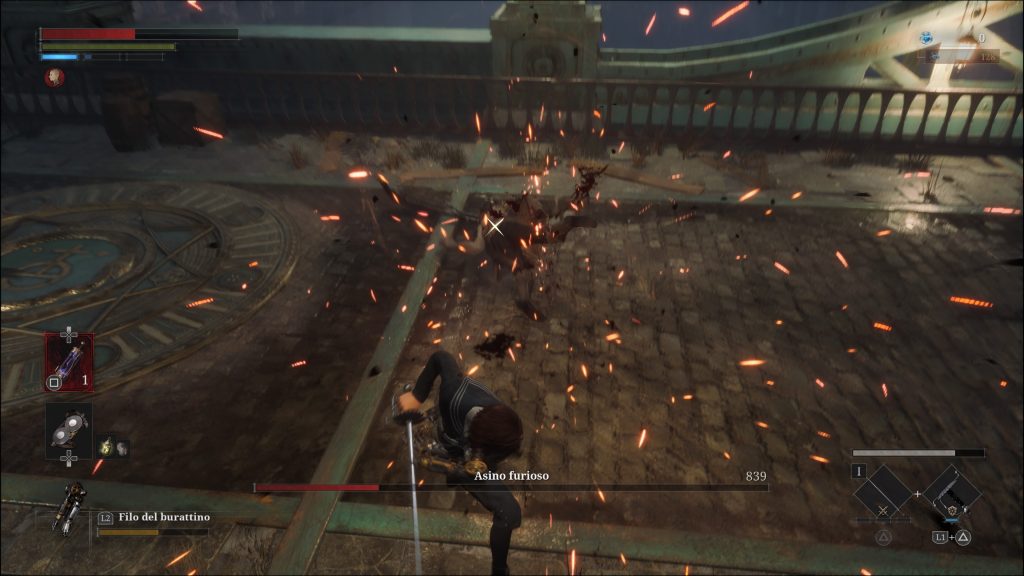Select the grindstone item in the lower belt slot
Image resolution: width=1024 pixels, height=576 pixels.
[69, 429]
